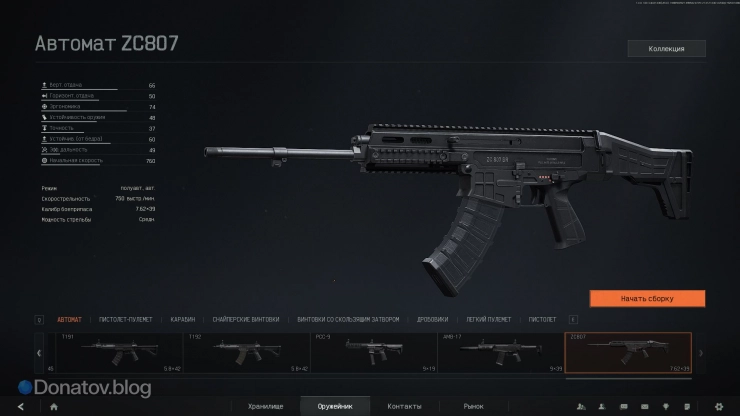Go back using the bottom-left arrow
740x416 pixels.
19,406
